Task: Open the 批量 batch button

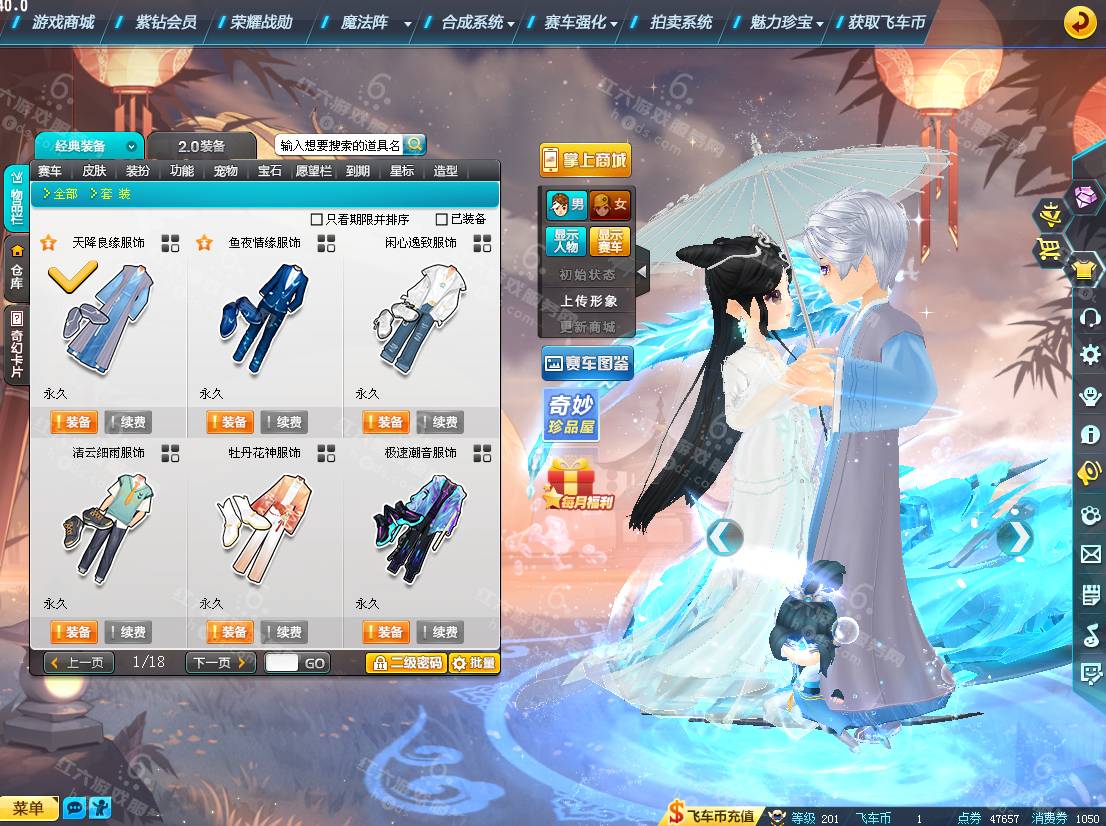Action: pos(474,662)
